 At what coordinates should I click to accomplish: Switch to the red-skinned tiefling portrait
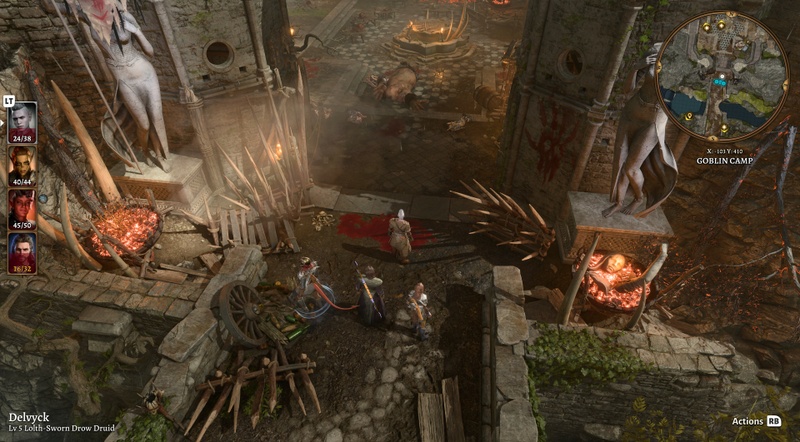click(22, 206)
